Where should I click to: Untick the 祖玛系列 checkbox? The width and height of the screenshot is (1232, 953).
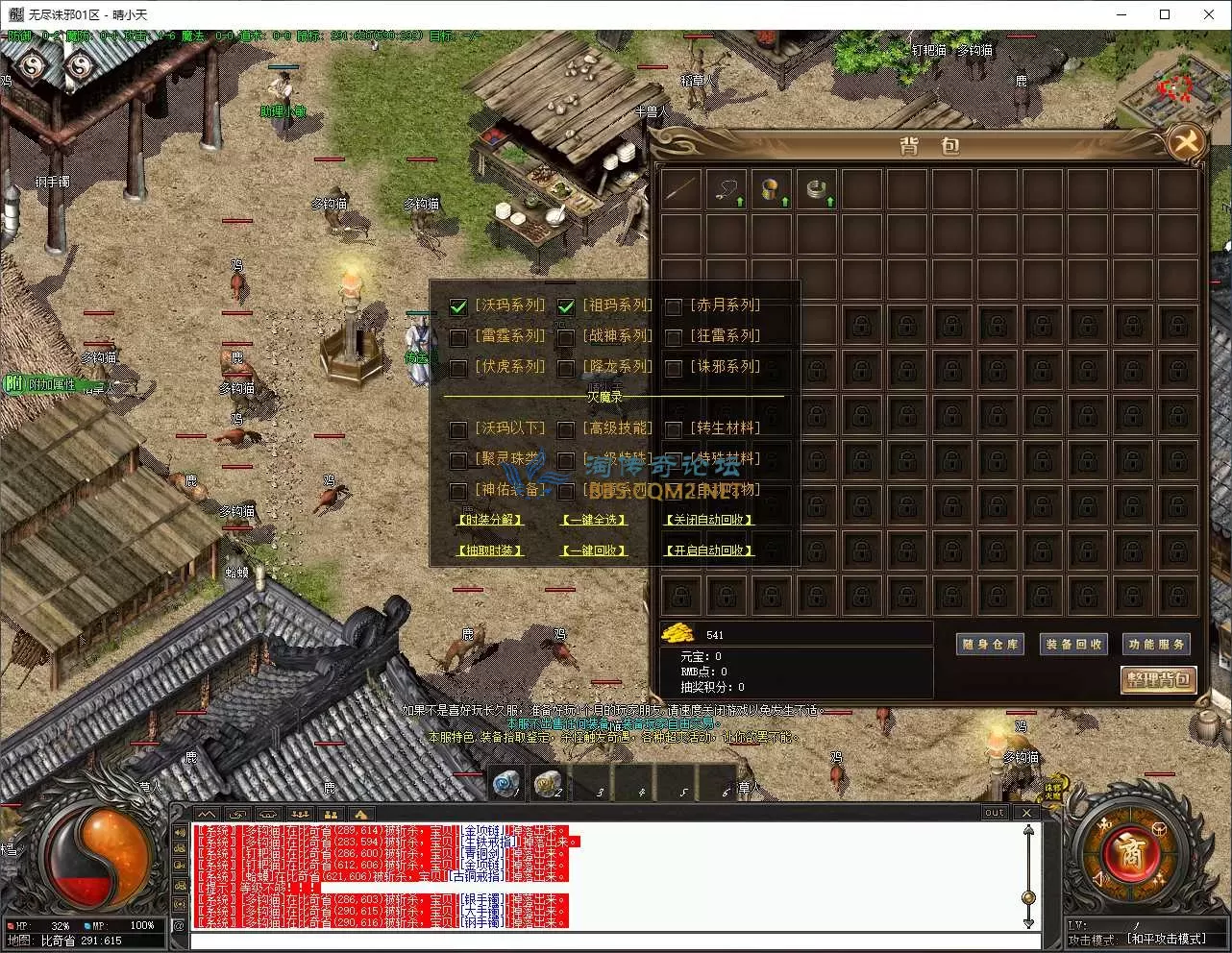[x=566, y=307]
